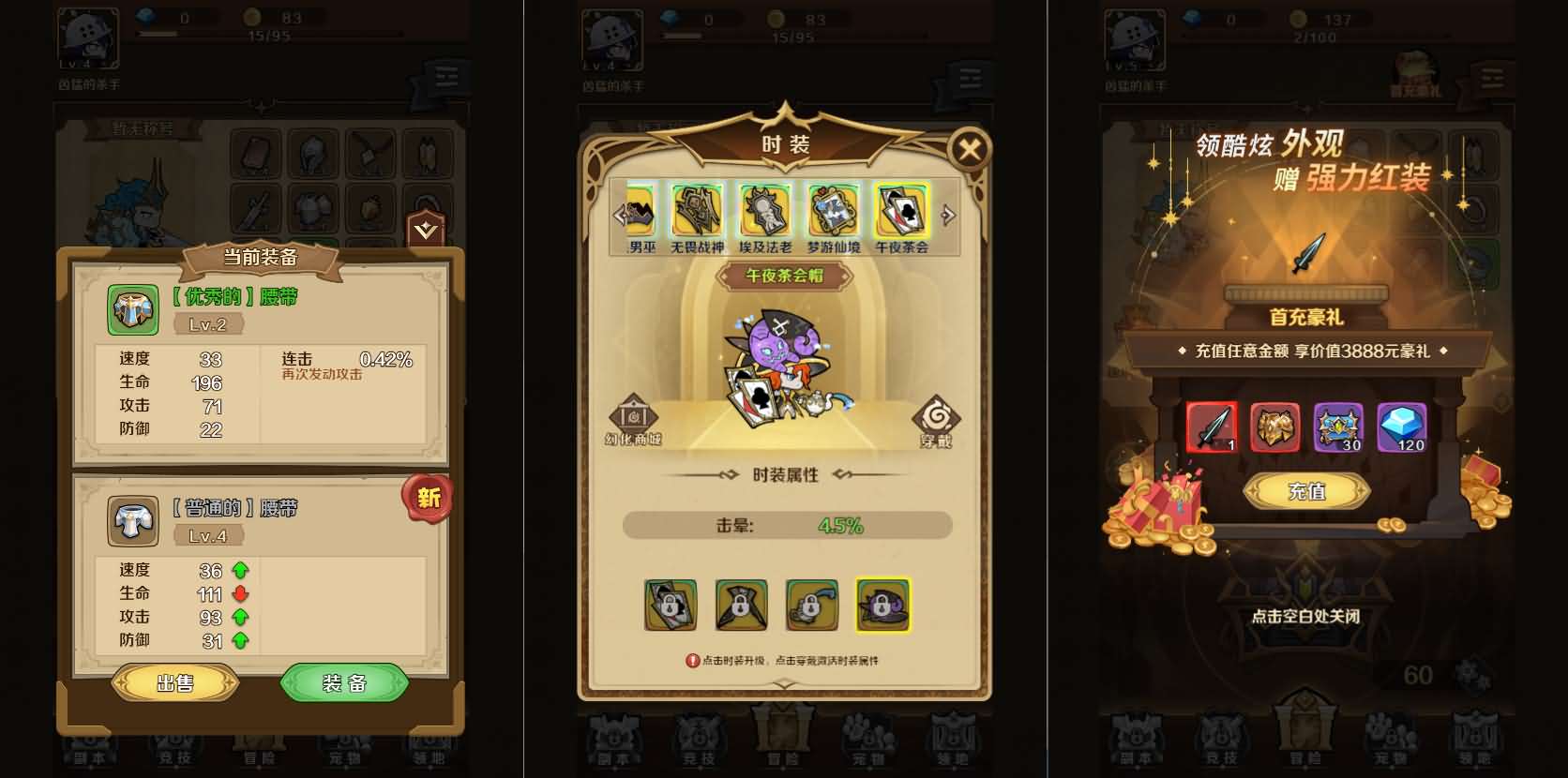The height and width of the screenshot is (778, 1568).
Task: Expand the equipment list with the gold chevron
Action: click(428, 227)
